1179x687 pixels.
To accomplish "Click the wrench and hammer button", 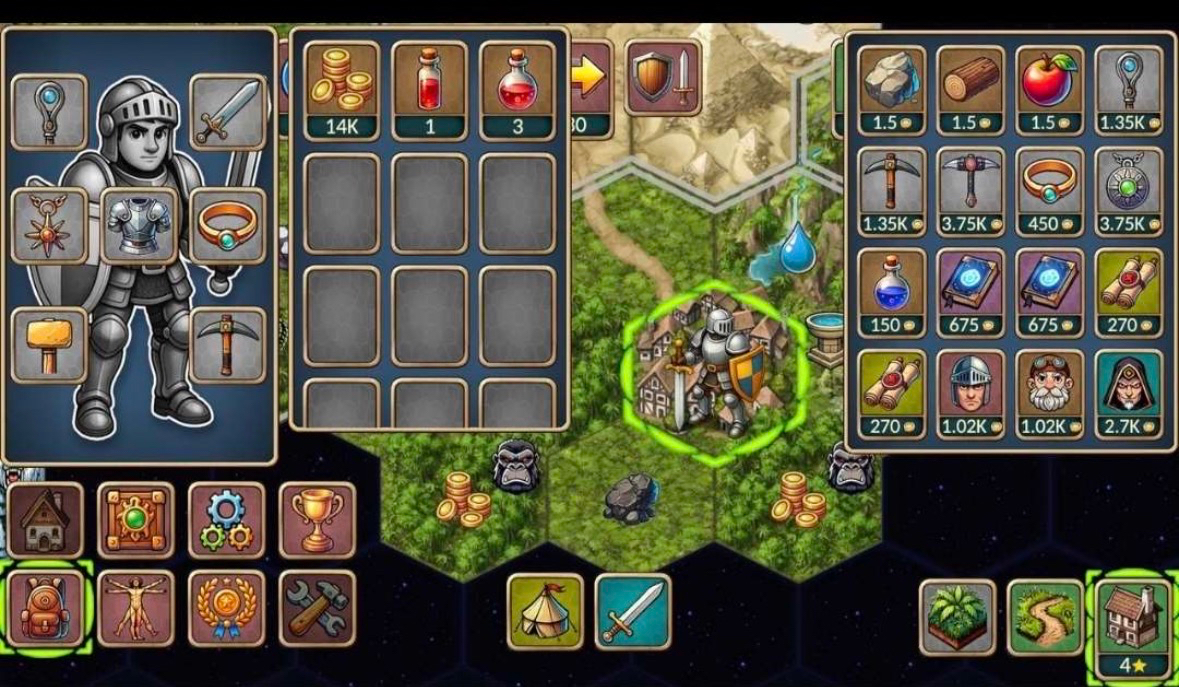I will pos(316,608).
